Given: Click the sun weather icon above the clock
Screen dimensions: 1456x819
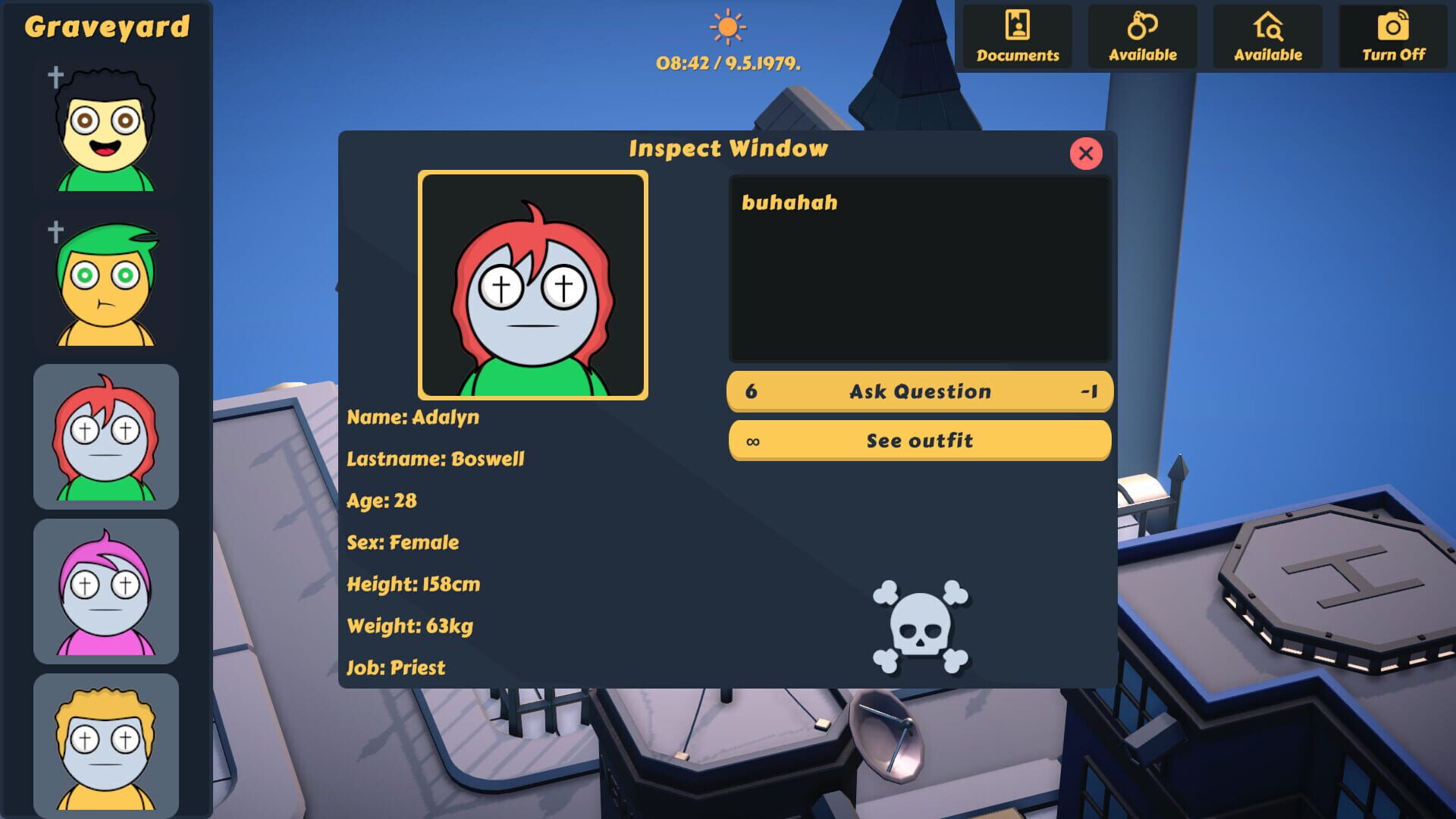Looking at the screenshot, I should (x=727, y=27).
